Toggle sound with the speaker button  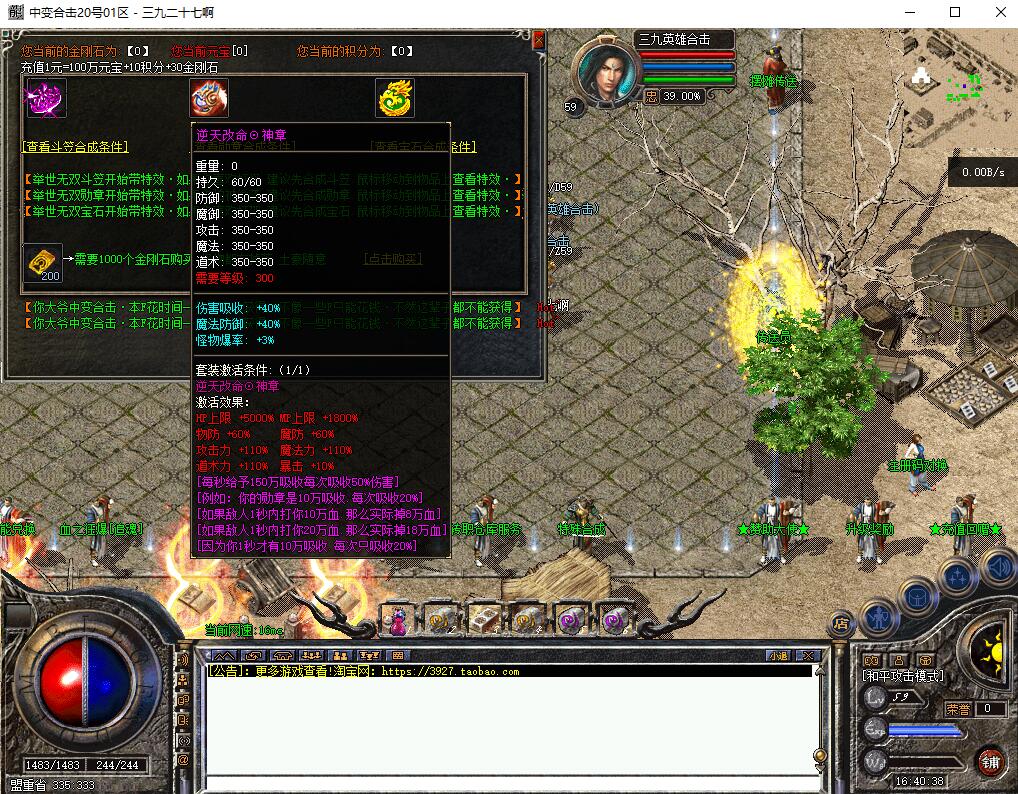pyautogui.click(x=996, y=567)
